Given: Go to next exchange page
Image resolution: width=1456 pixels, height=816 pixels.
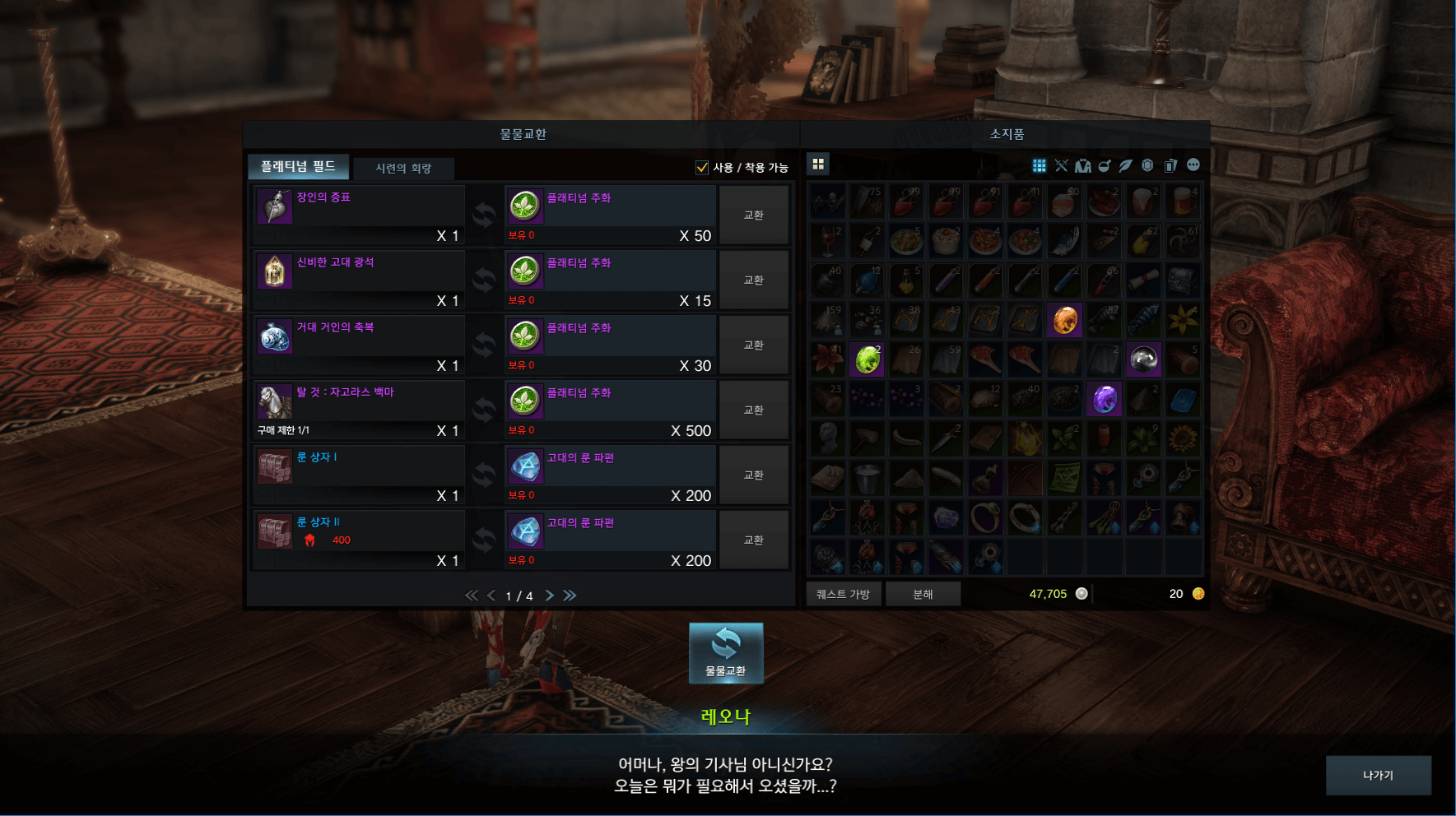Looking at the screenshot, I should coord(549,596).
